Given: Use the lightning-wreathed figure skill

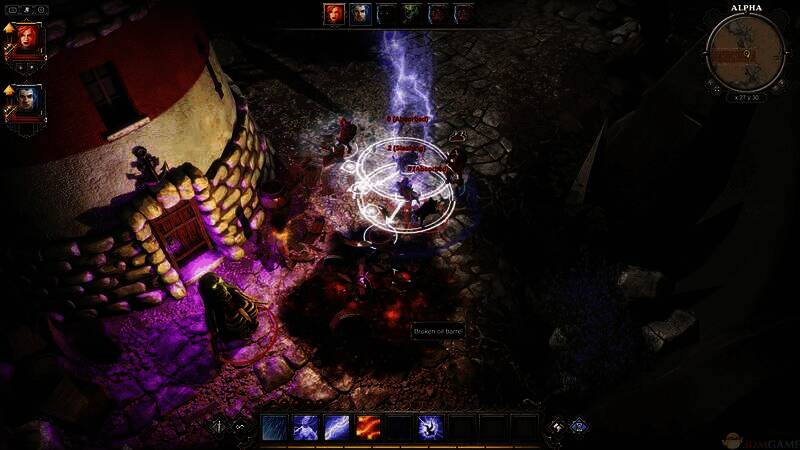Looking at the screenshot, I should pos(305,428).
